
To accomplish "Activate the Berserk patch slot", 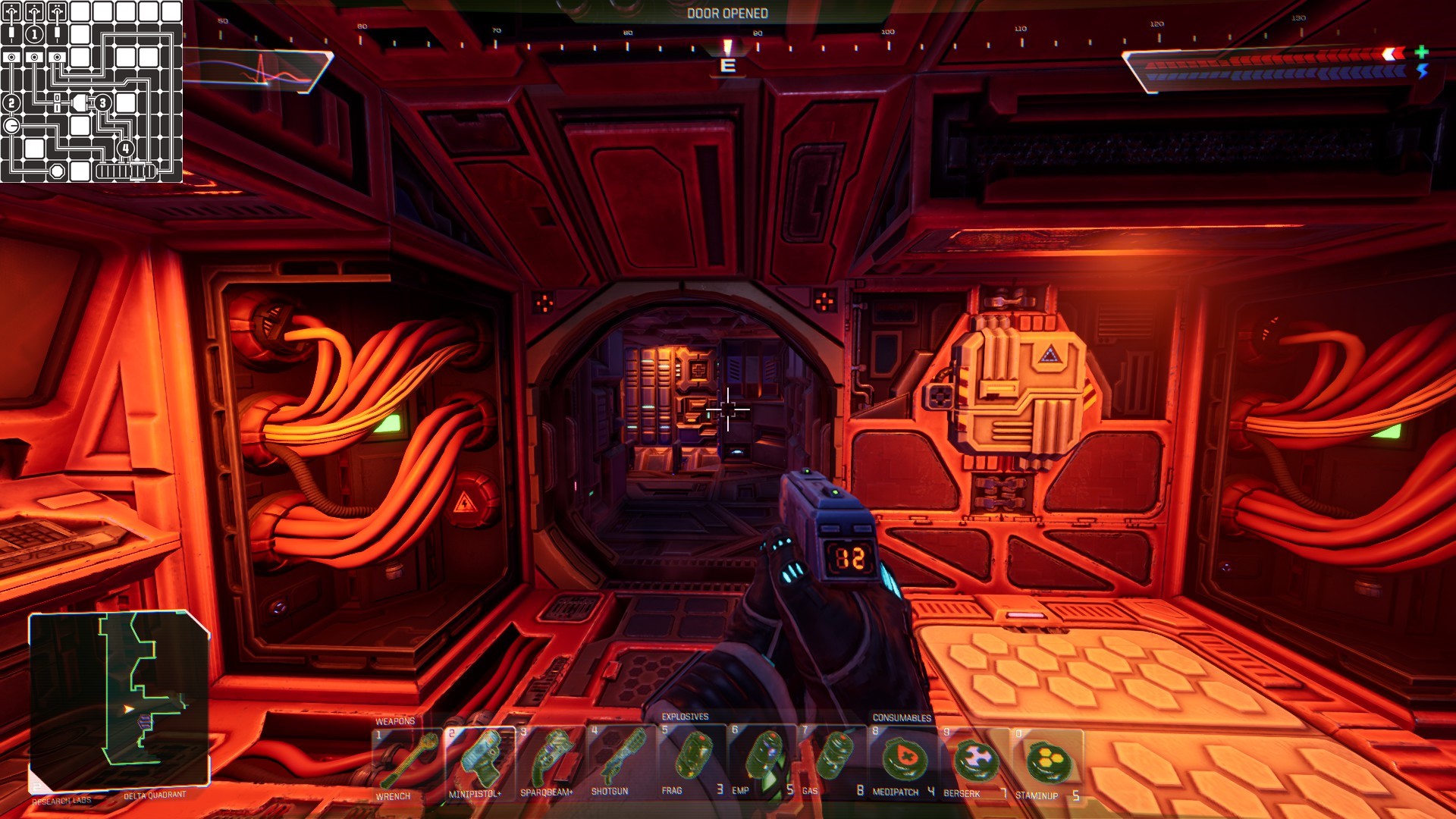I will 974,761.
